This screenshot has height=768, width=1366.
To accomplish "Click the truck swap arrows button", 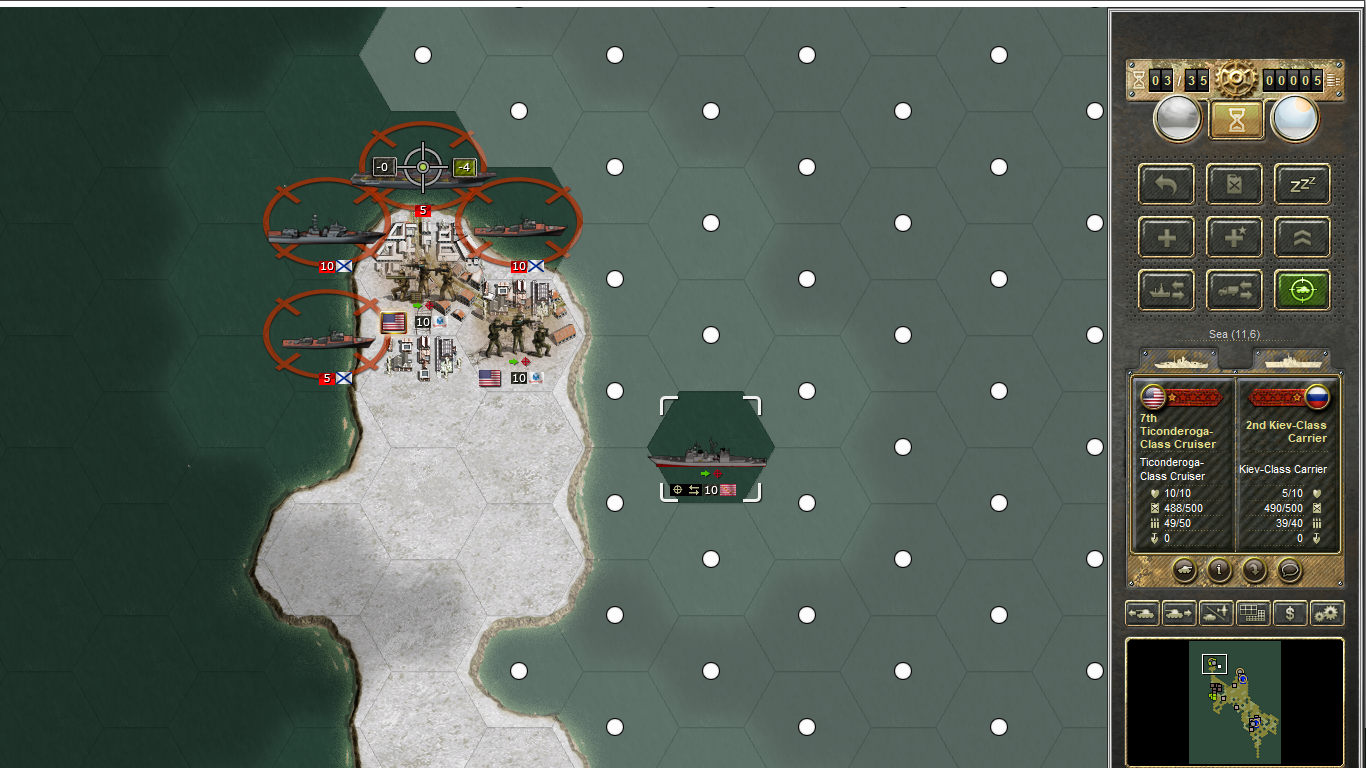I will pyautogui.click(x=1234, y=291).
